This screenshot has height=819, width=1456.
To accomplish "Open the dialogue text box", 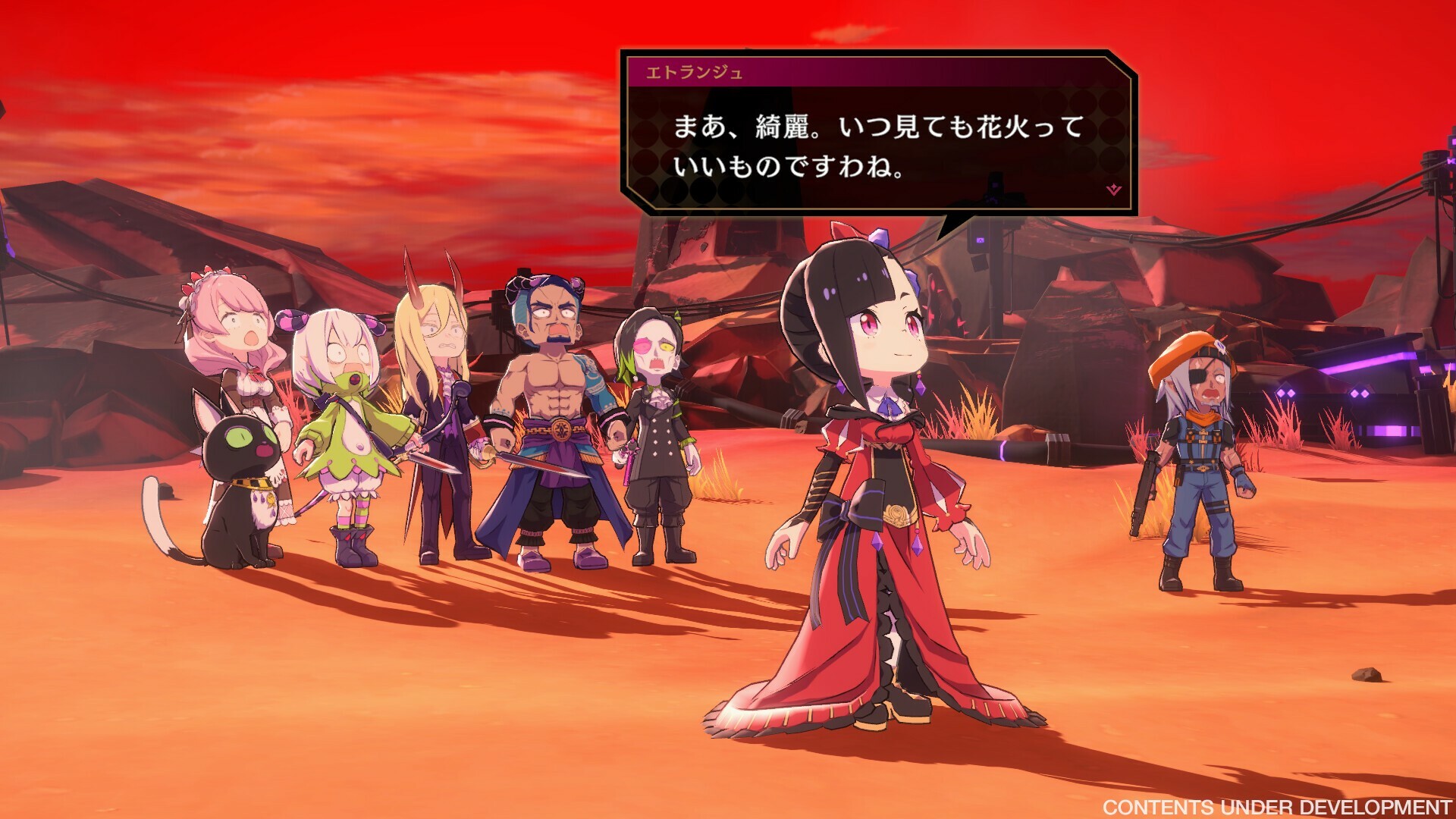I will point(872,144).
